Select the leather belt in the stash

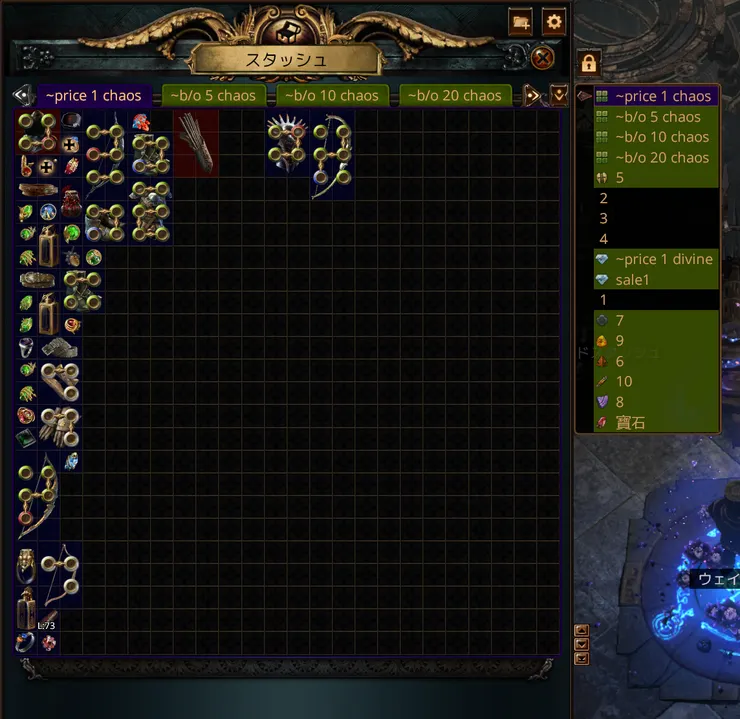pyautogui.click(x=37, y=189)
